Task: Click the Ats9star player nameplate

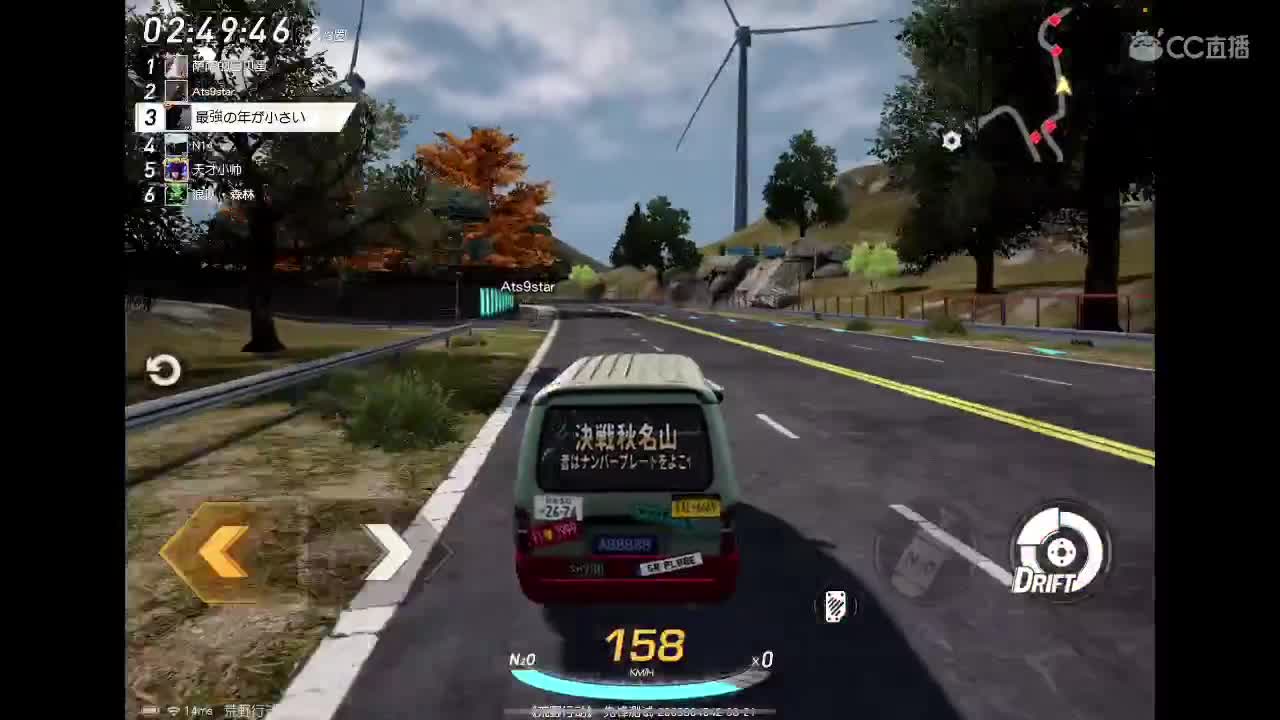Action: [x=528, y=286]
